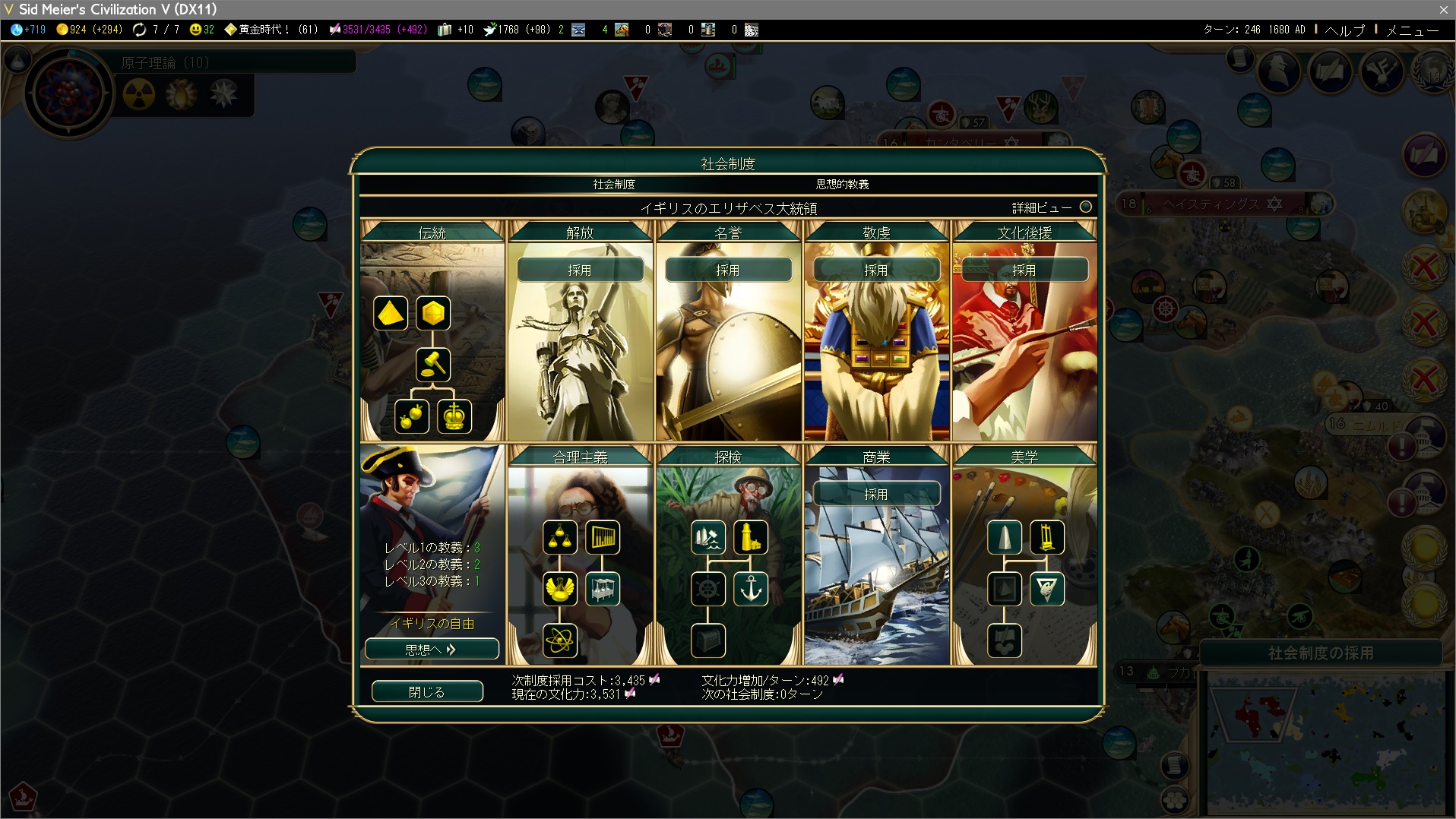The image size is (1456, 819).
Task: Select the bottom policy icon in 美学
Action: pos(1005,640)
